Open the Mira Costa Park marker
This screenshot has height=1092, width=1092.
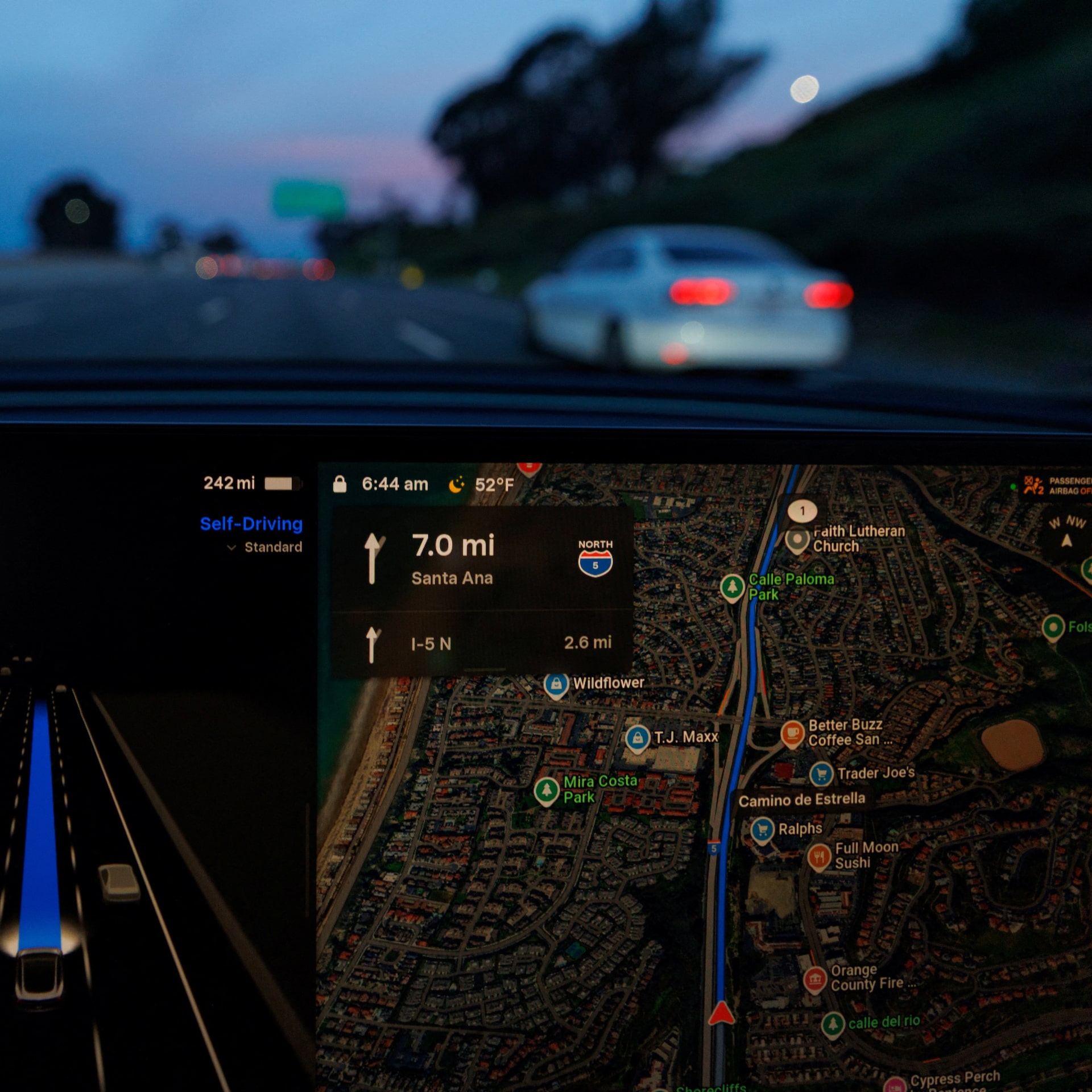547,790
